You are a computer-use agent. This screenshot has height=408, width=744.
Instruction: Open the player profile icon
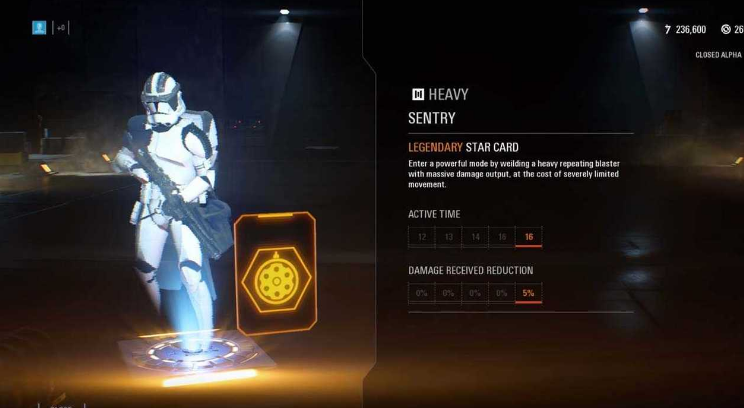[x=39, y=27]
